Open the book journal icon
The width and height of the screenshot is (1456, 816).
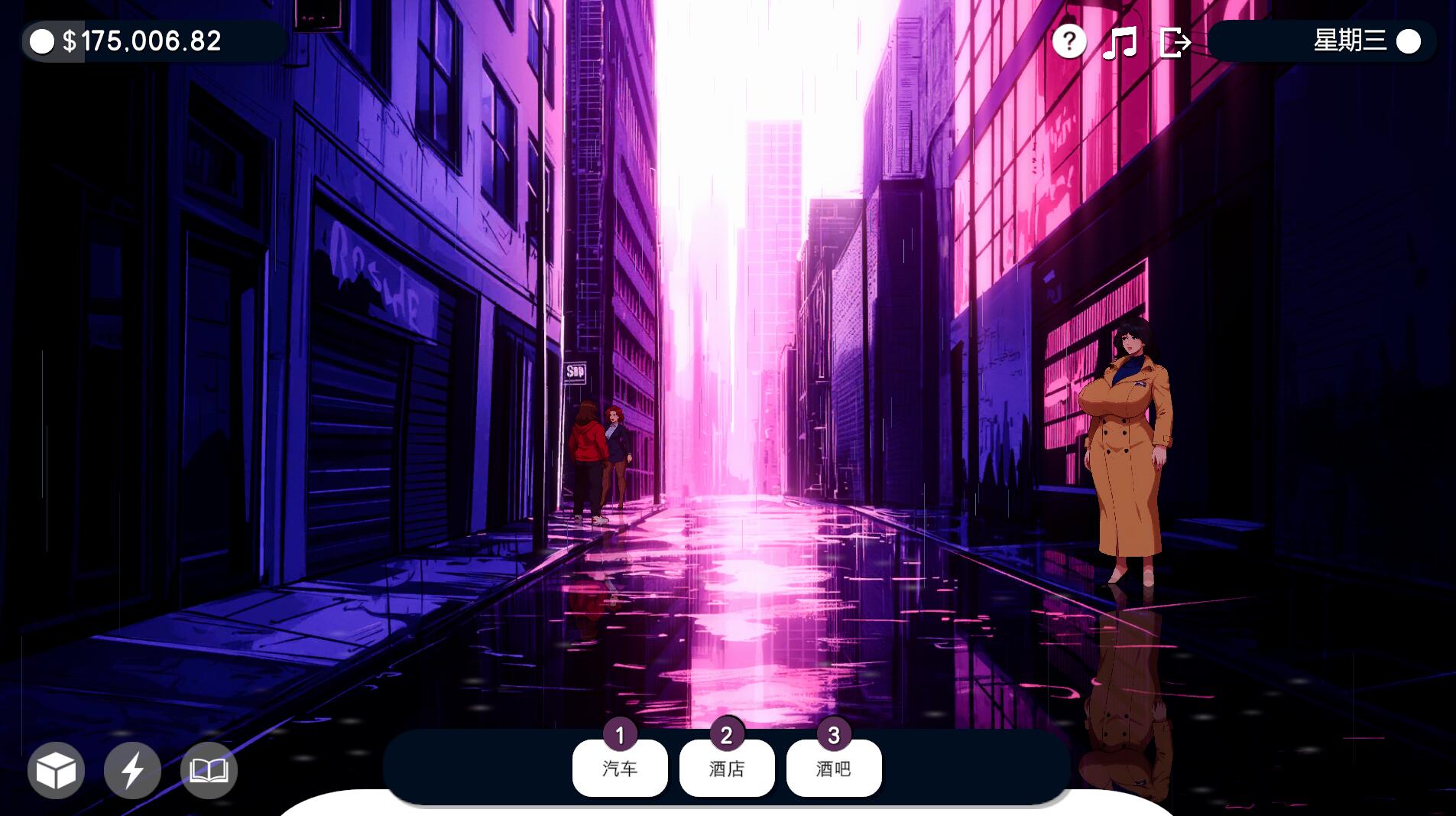coord(209,770)
